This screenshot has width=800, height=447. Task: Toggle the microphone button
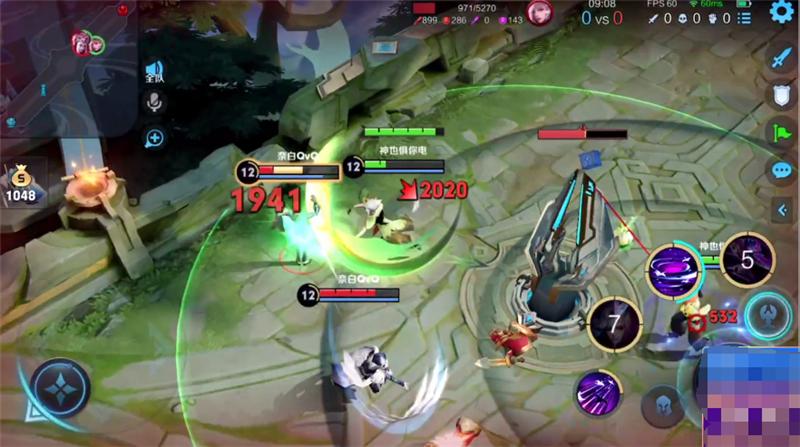154,101
